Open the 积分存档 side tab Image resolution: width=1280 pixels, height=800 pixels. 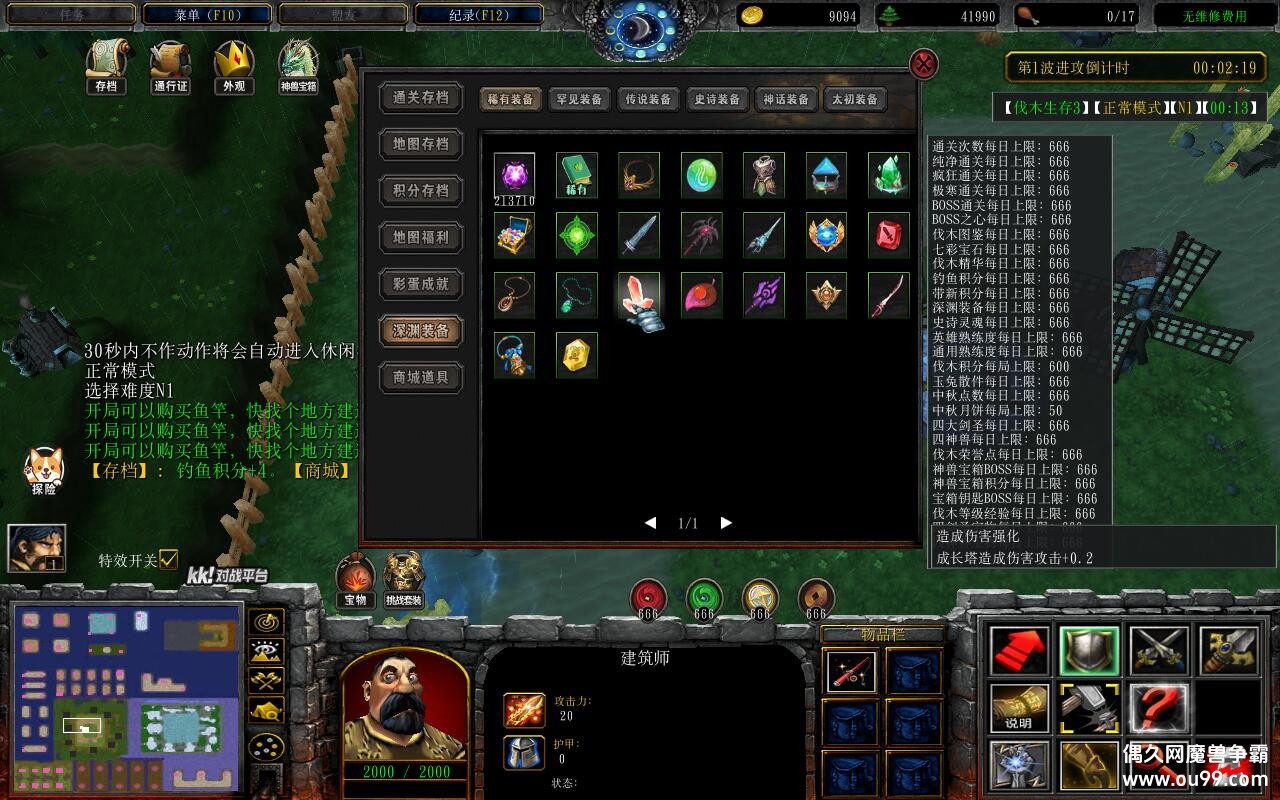(421, 191)
